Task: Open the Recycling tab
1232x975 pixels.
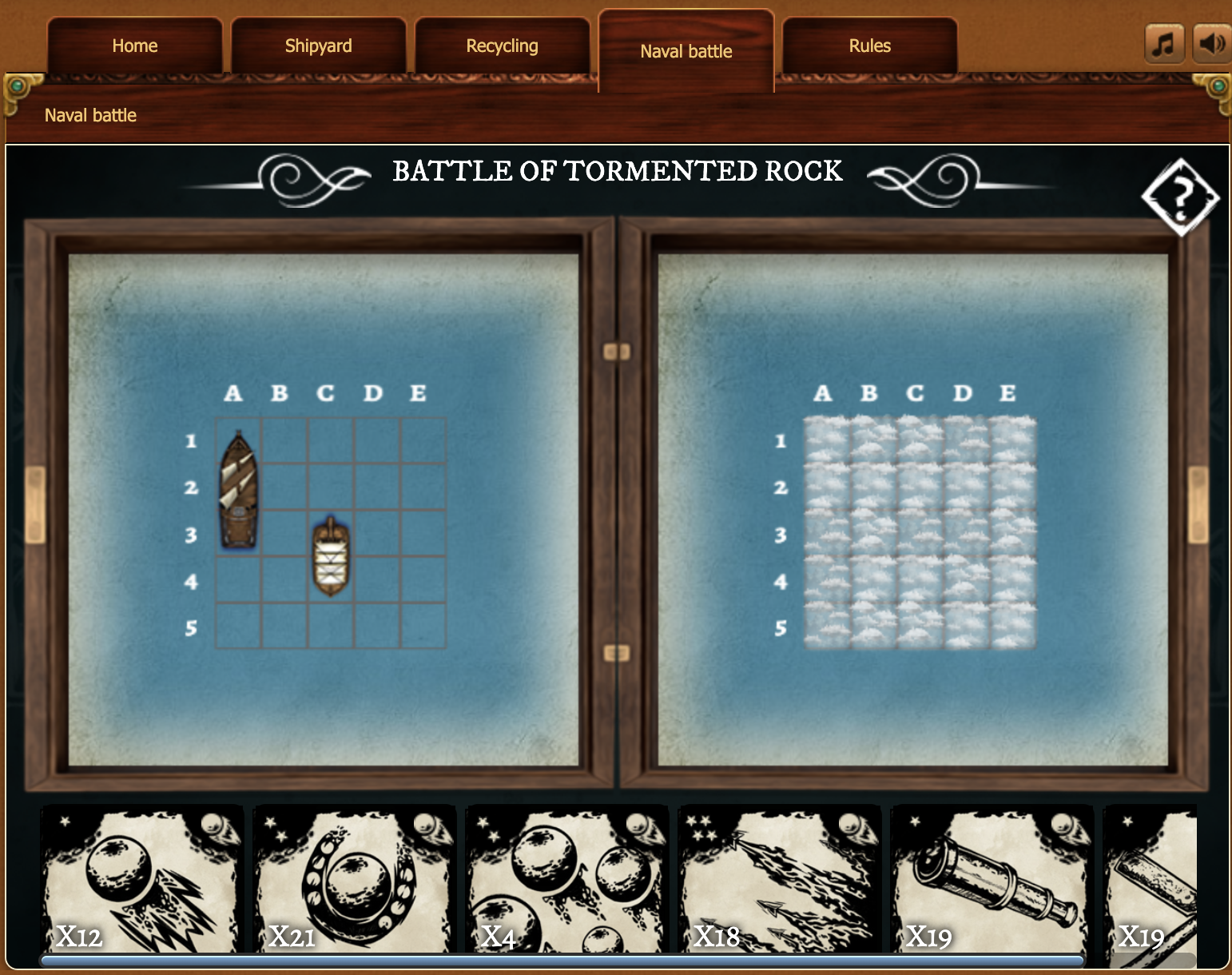Action: coord(503,46)
